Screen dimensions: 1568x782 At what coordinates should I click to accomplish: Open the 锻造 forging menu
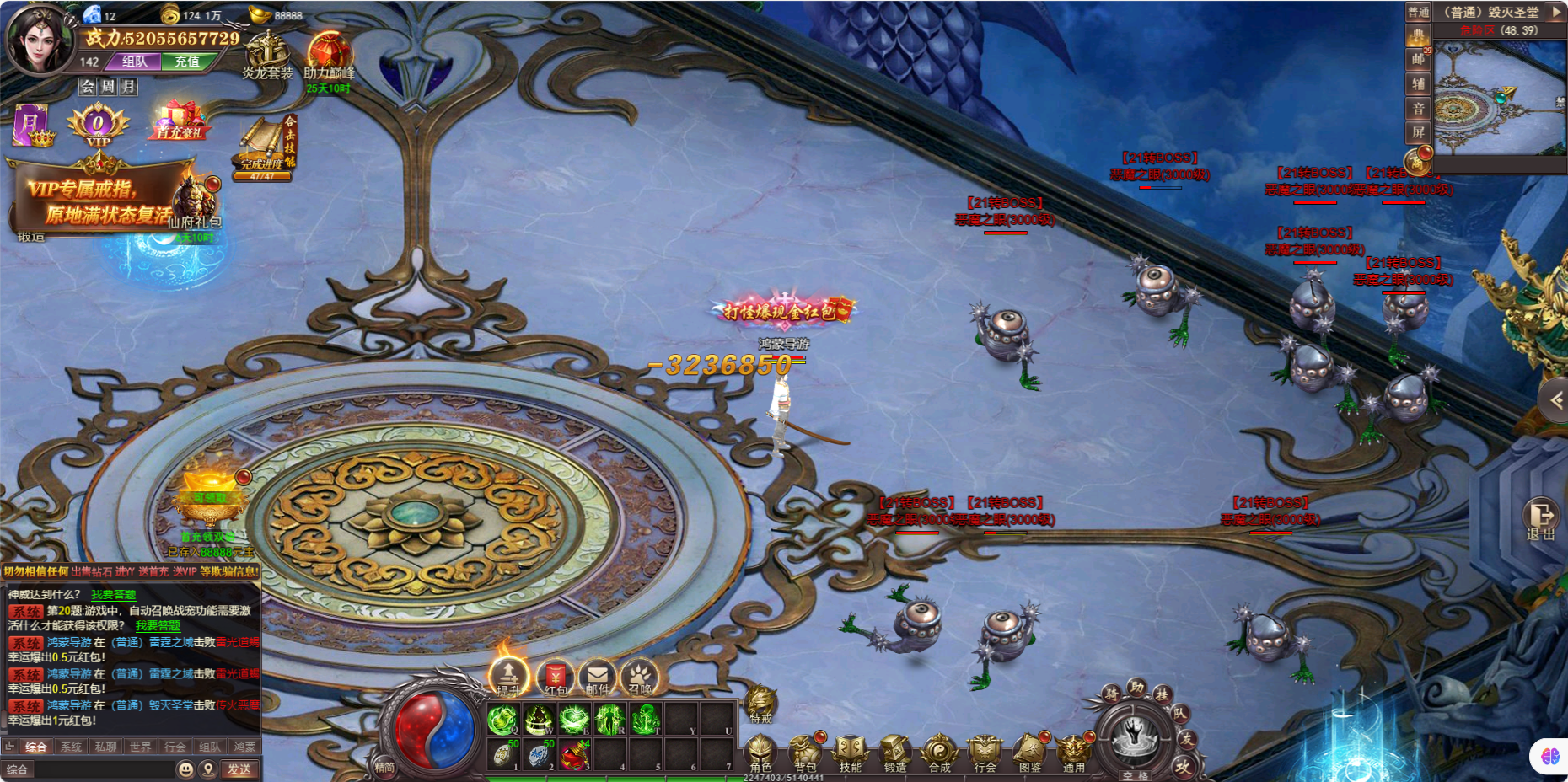pyautogui.click(x=894, y=752)
